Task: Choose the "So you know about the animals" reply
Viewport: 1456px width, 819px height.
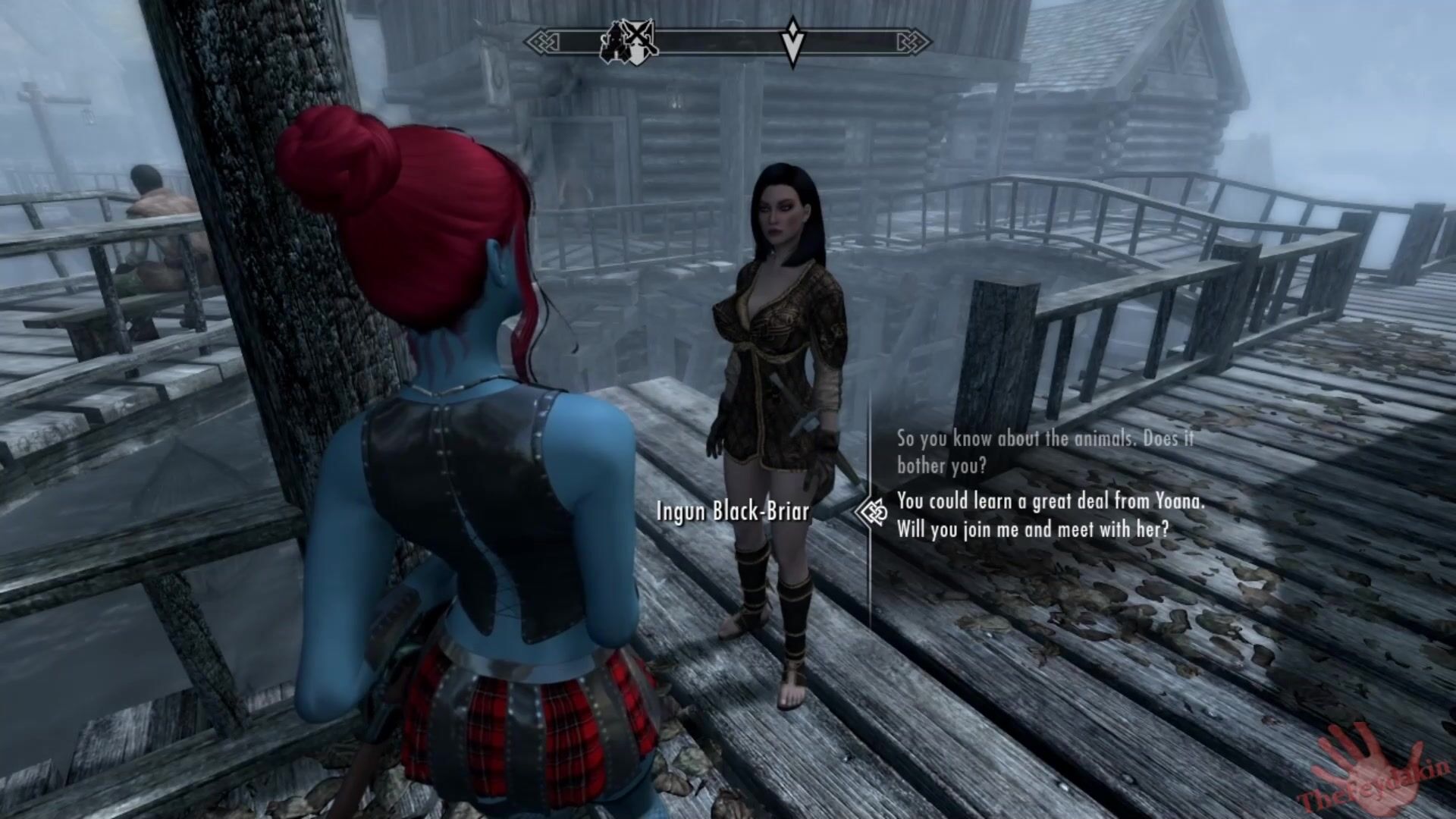Action: [x=1045, y=451]
